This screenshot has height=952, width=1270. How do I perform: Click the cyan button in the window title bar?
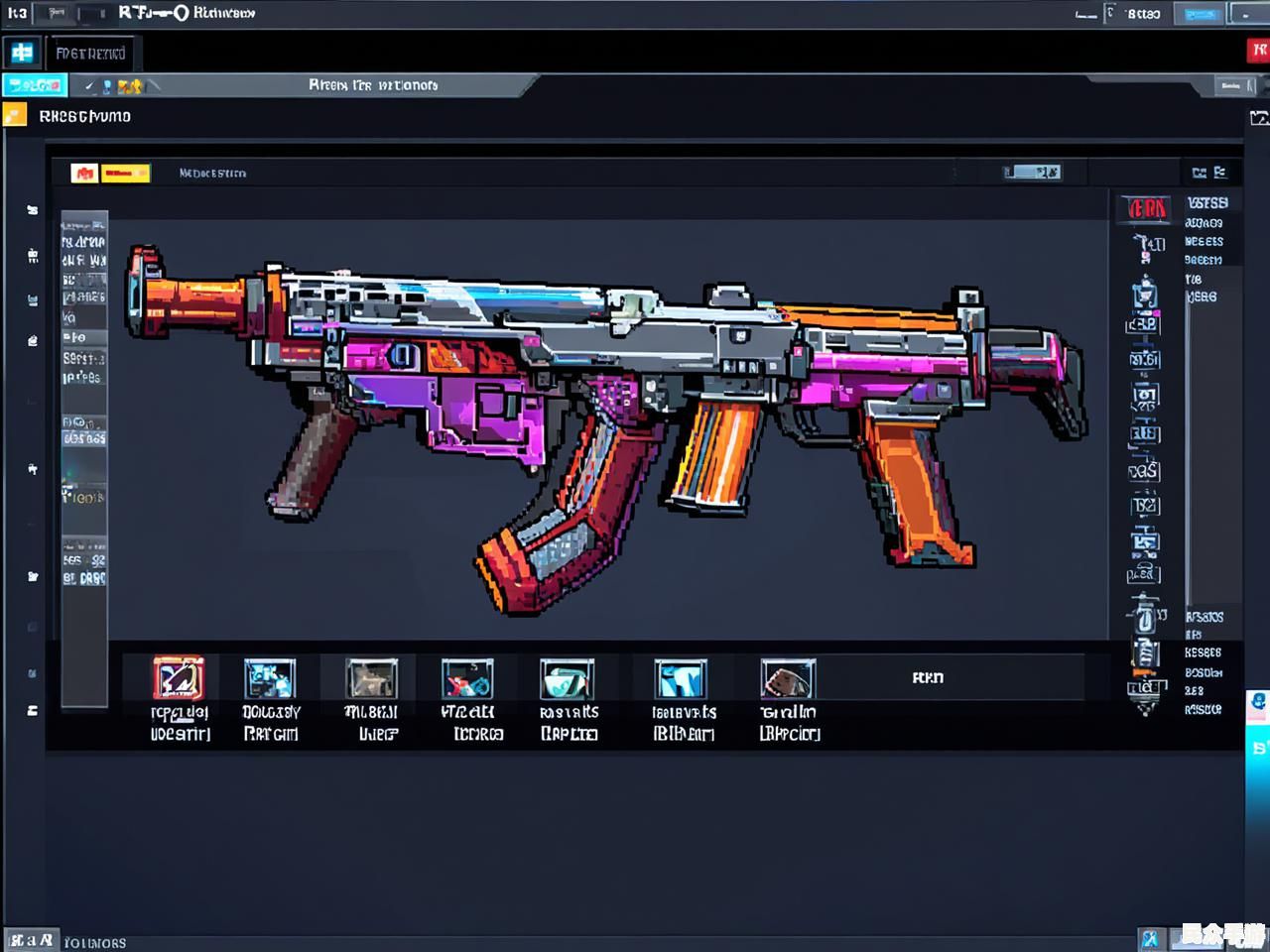point(1201,14)
